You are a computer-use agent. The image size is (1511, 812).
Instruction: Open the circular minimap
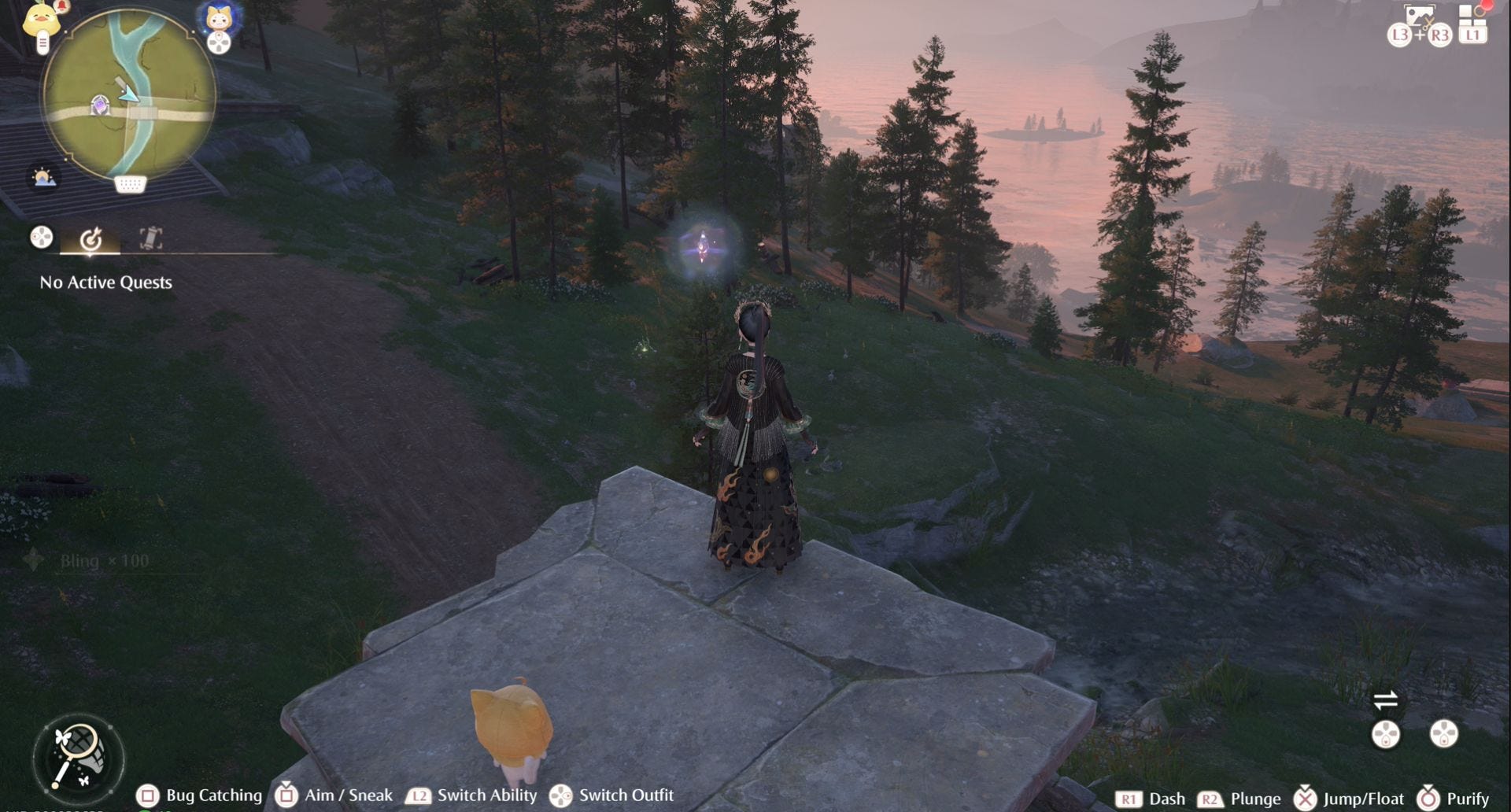click(x=129, y=94)
